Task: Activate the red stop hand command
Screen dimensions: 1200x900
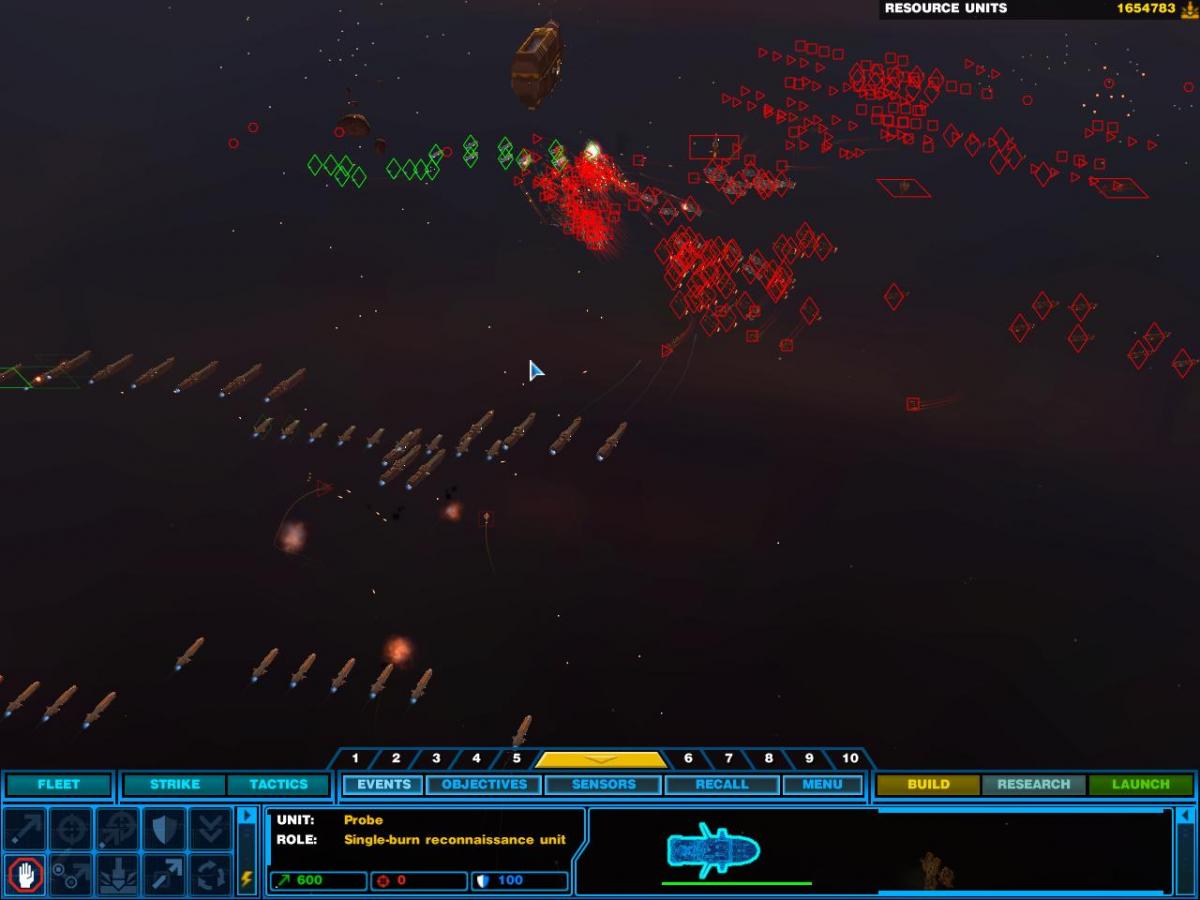Action: point(25,875)
